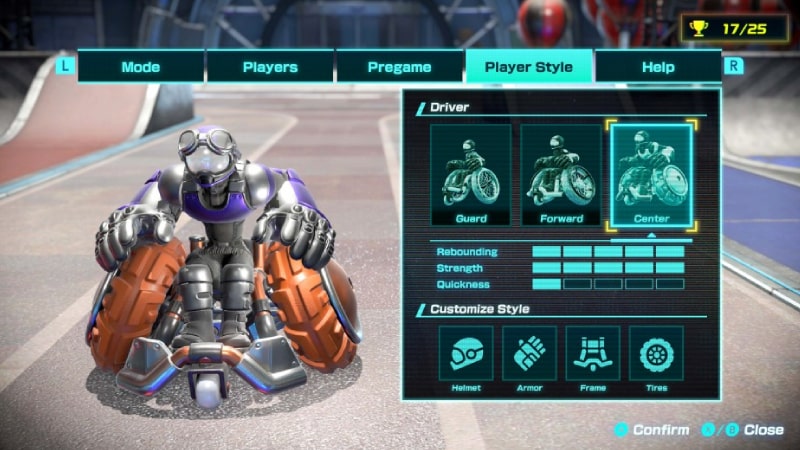
Task: Show the Player Style tab
Action: [529, 67]
